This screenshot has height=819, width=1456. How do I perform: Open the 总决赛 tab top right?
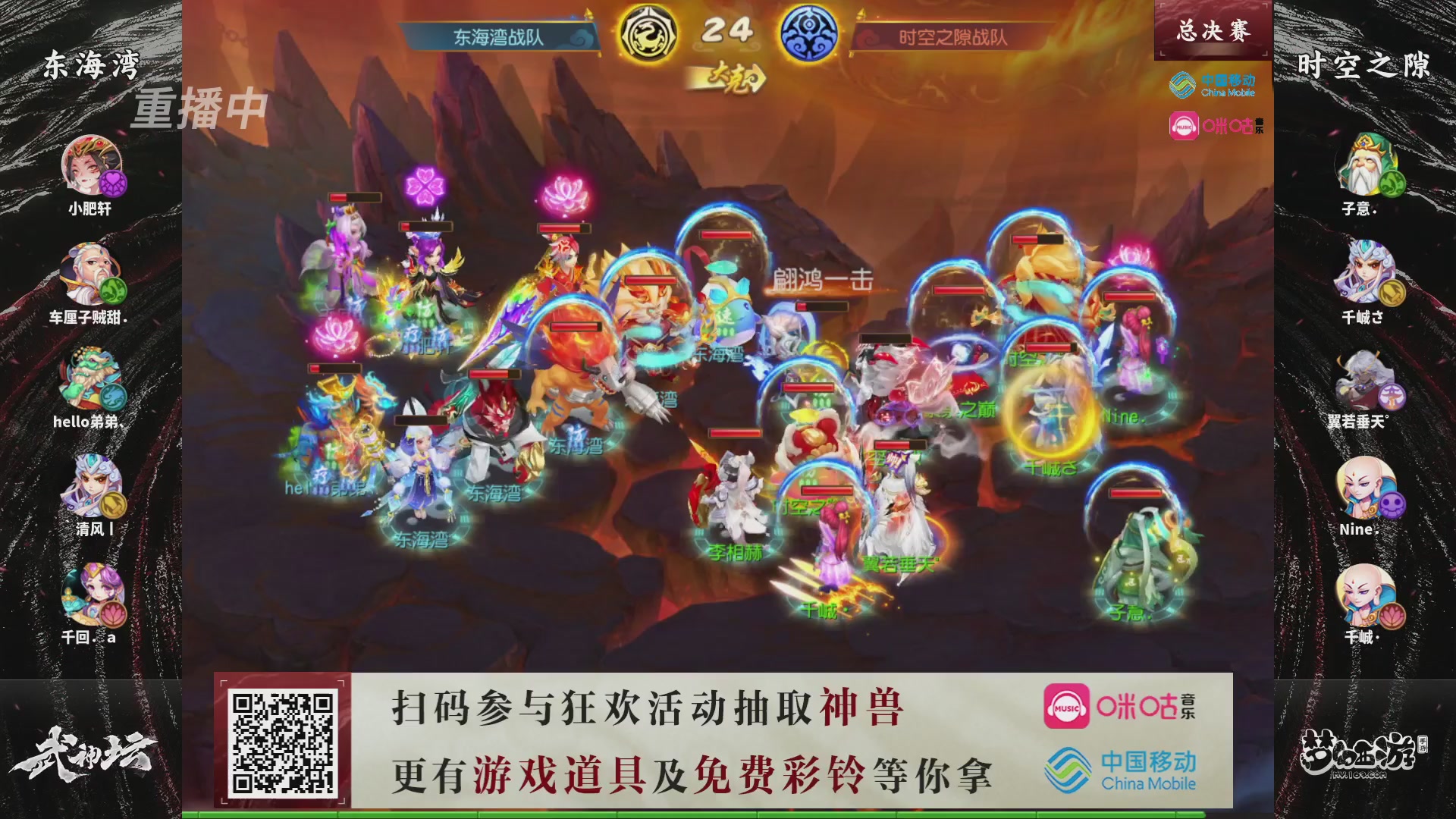pos(1211,29)
